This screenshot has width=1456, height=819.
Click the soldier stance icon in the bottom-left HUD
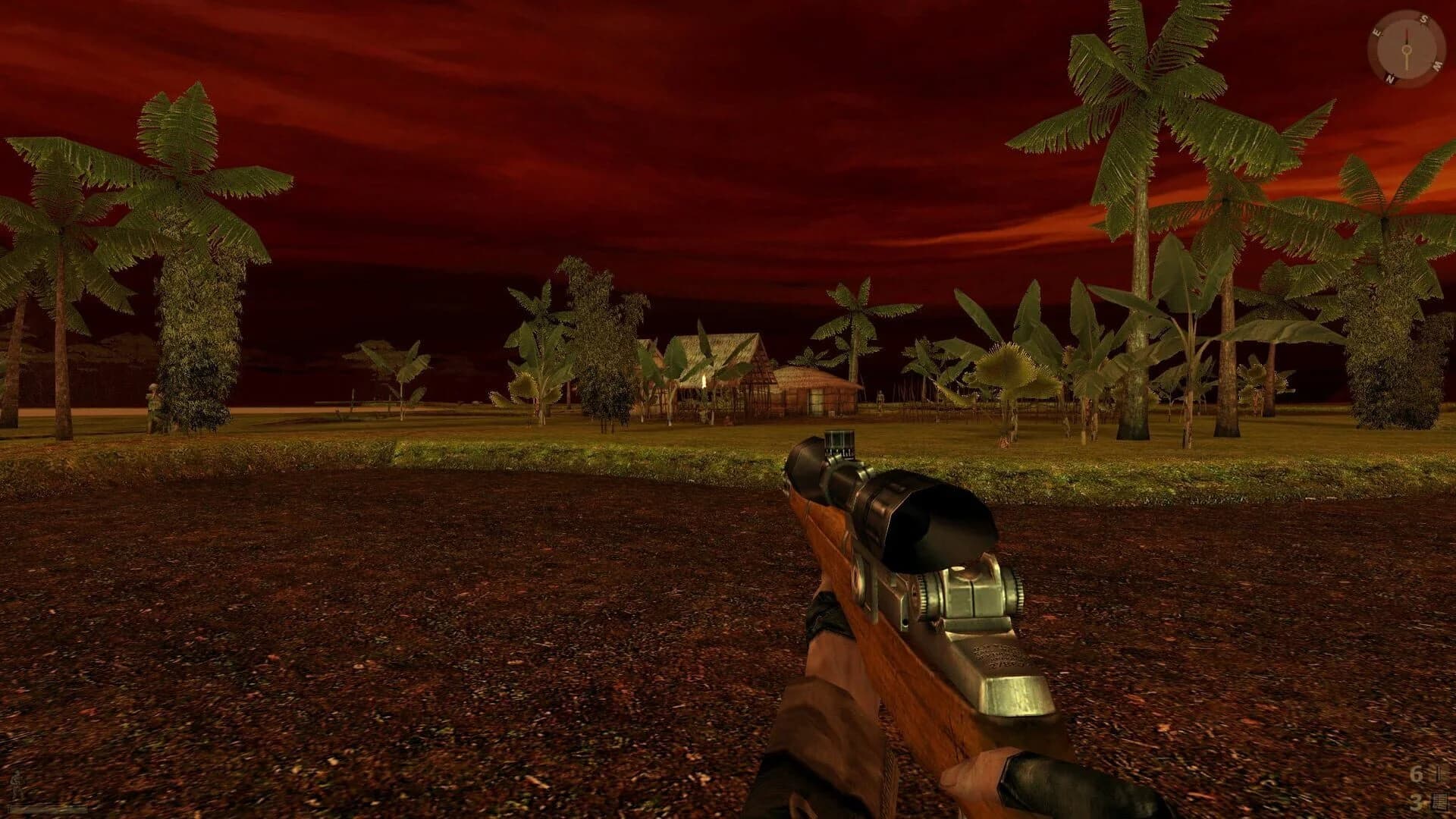[x=16, y=783]
